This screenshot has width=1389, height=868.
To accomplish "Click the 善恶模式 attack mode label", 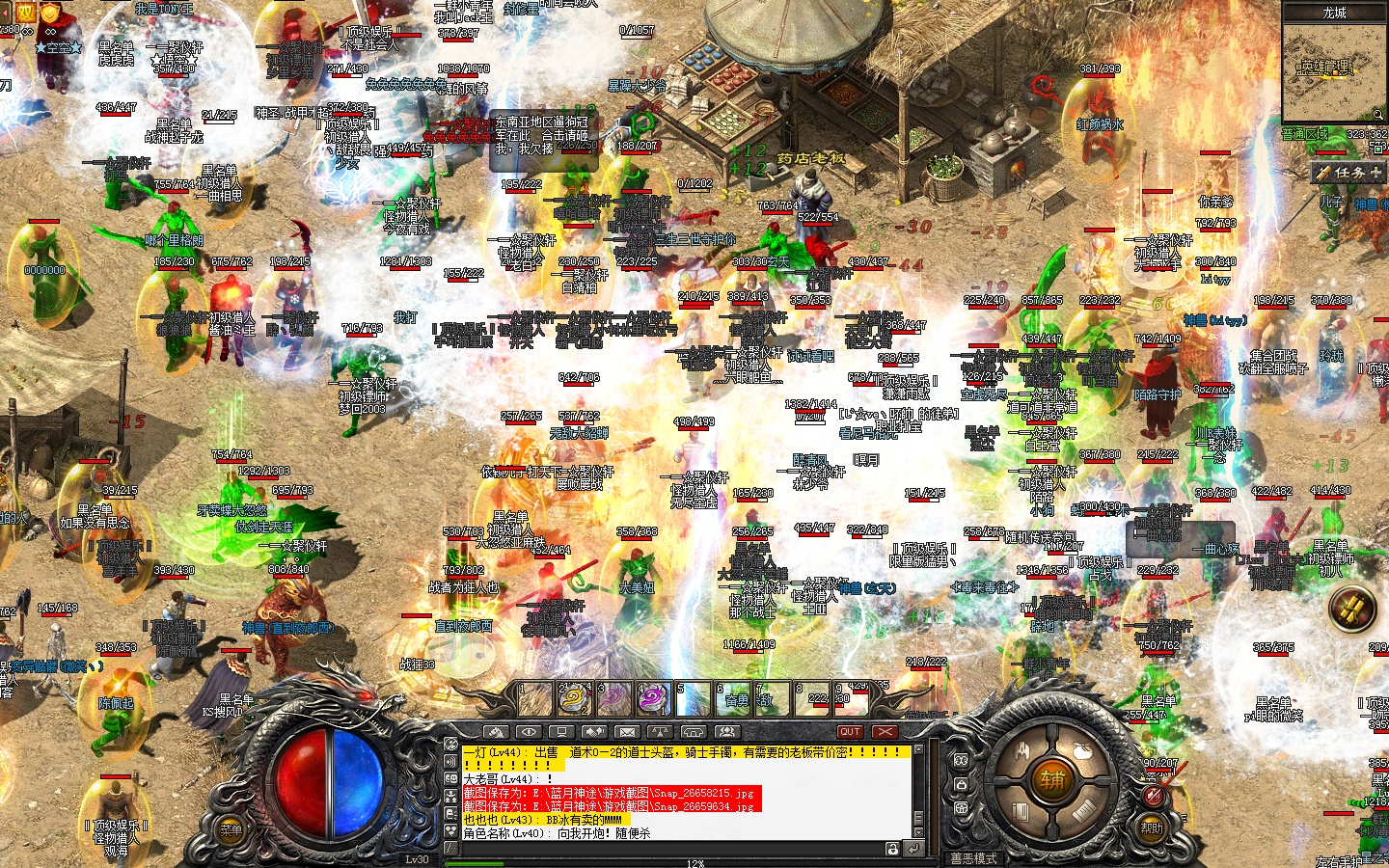I will point(973,858).
